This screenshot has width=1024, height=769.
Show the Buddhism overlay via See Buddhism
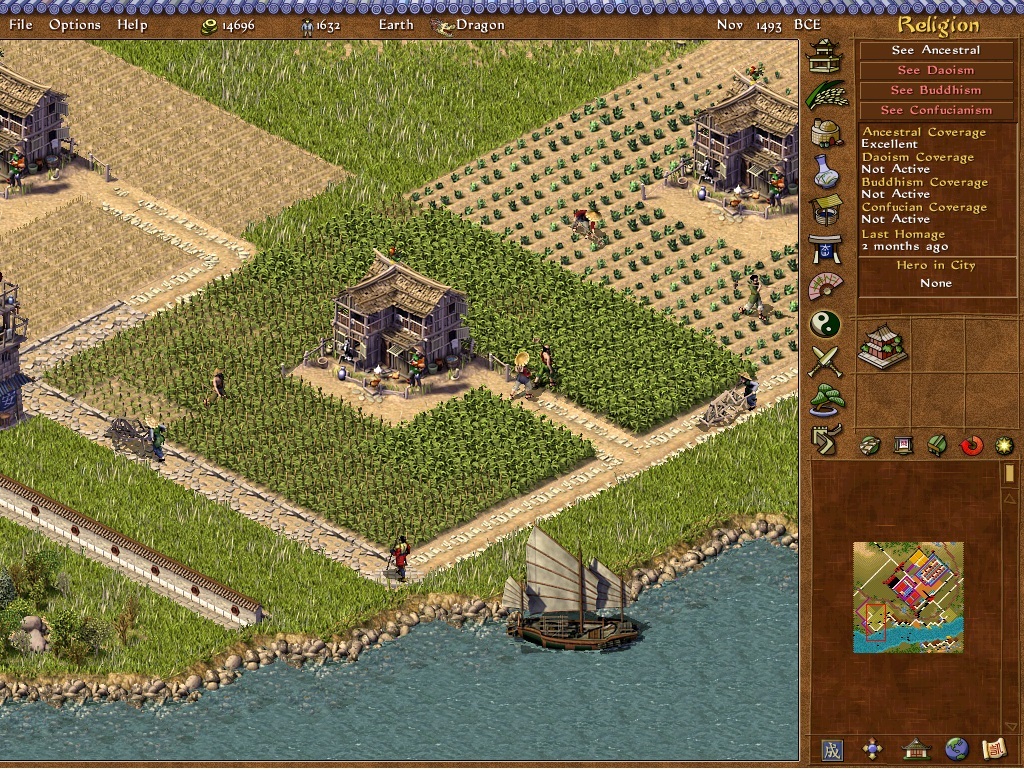point(936,90)
